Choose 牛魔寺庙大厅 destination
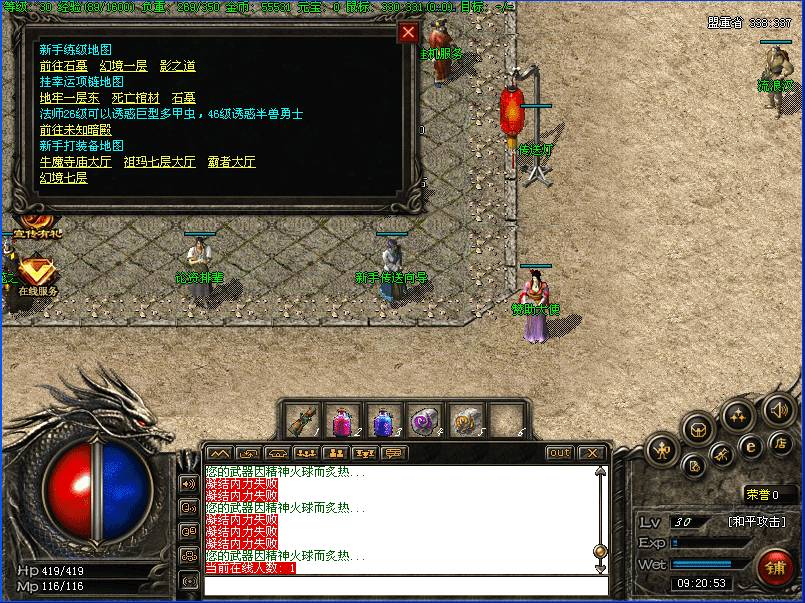The width and height of the screenshot is (805, 603). (x=75, y=162)
